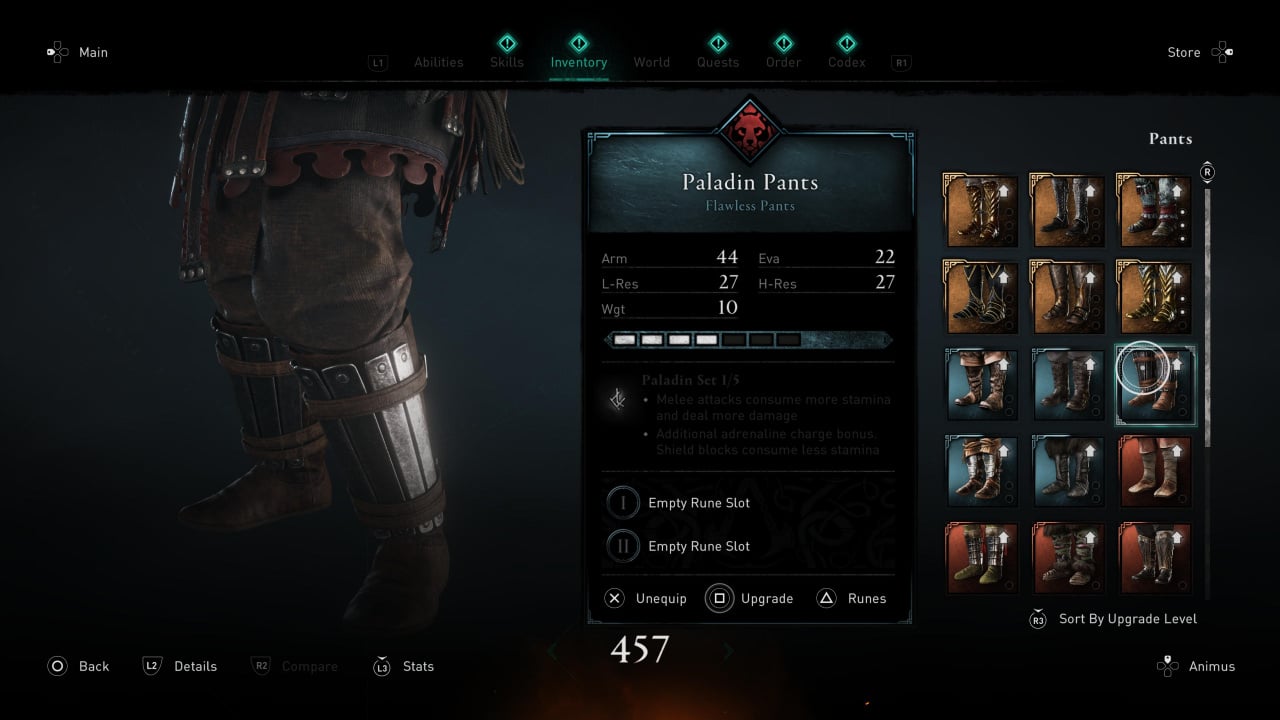
Task: Switch to the Order tab
Action: [784, 61]
